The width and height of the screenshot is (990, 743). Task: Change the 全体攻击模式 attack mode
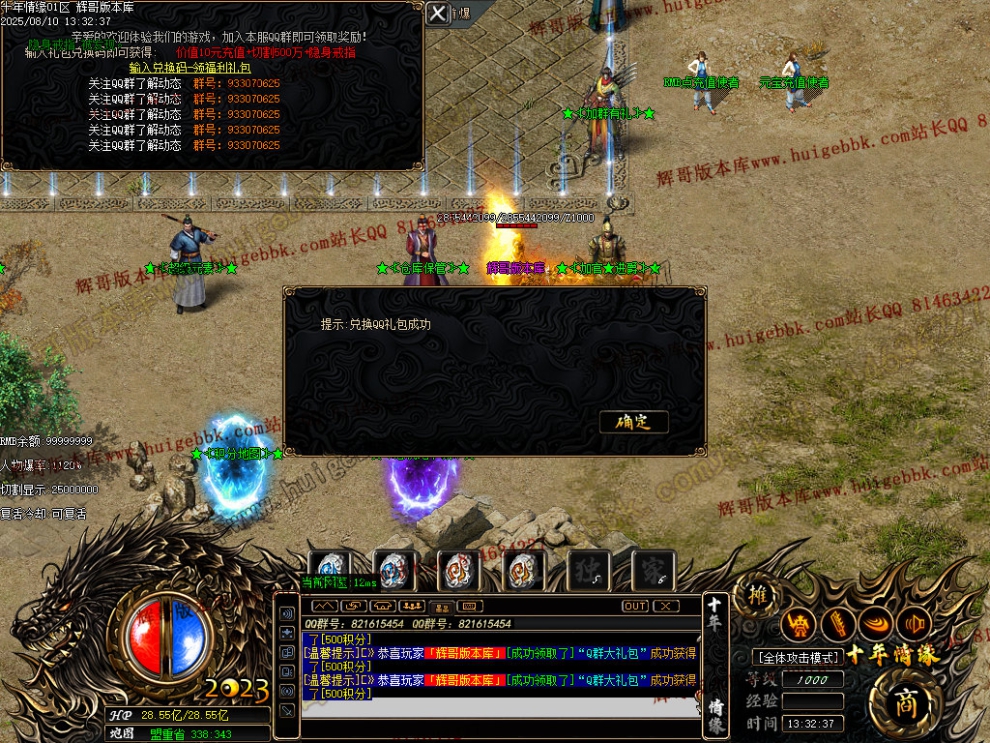(796, 657)
